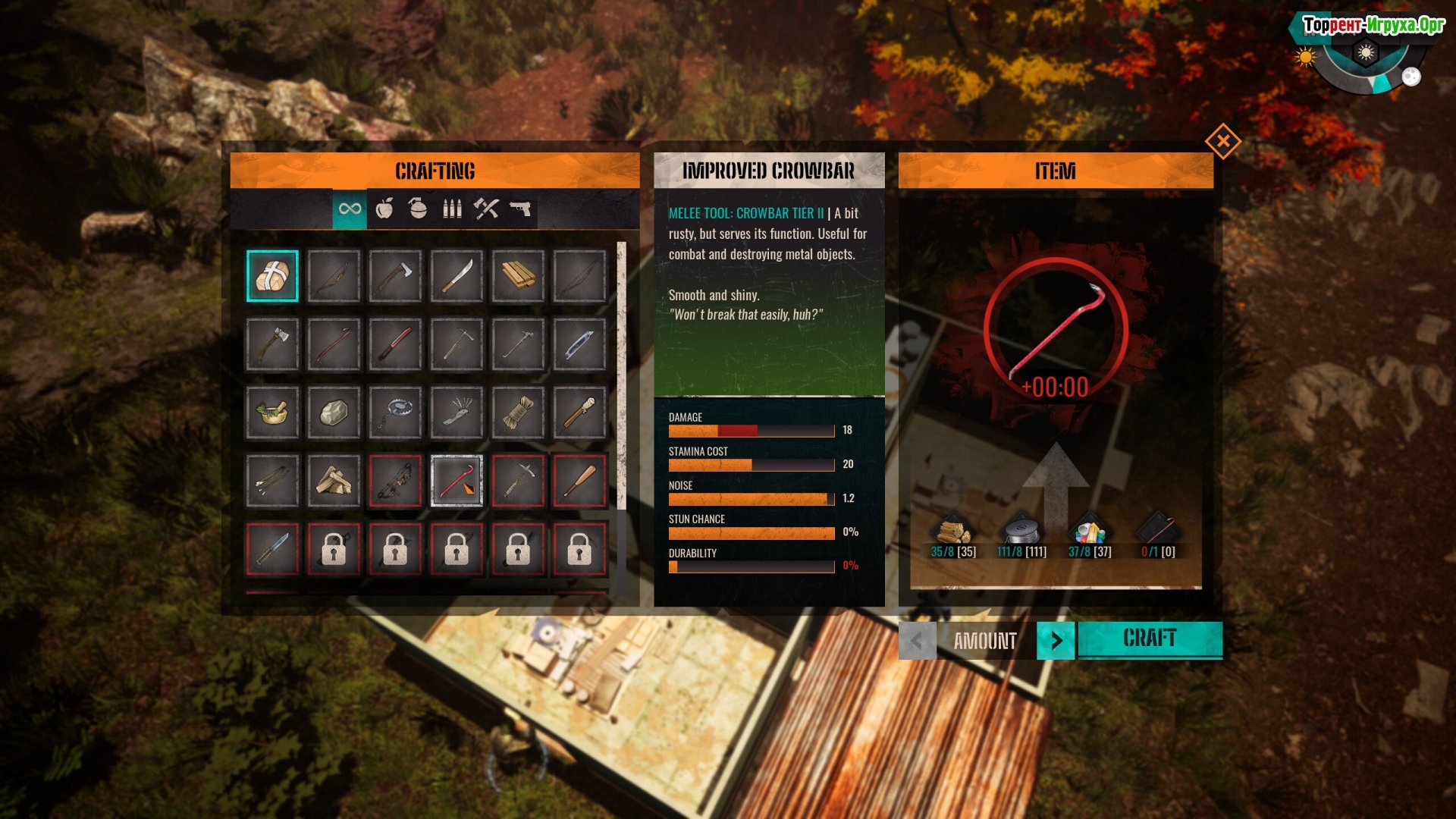Select the box cutter recipe slot
This screenshot has height=819, width=1456.
pos(579,344)
